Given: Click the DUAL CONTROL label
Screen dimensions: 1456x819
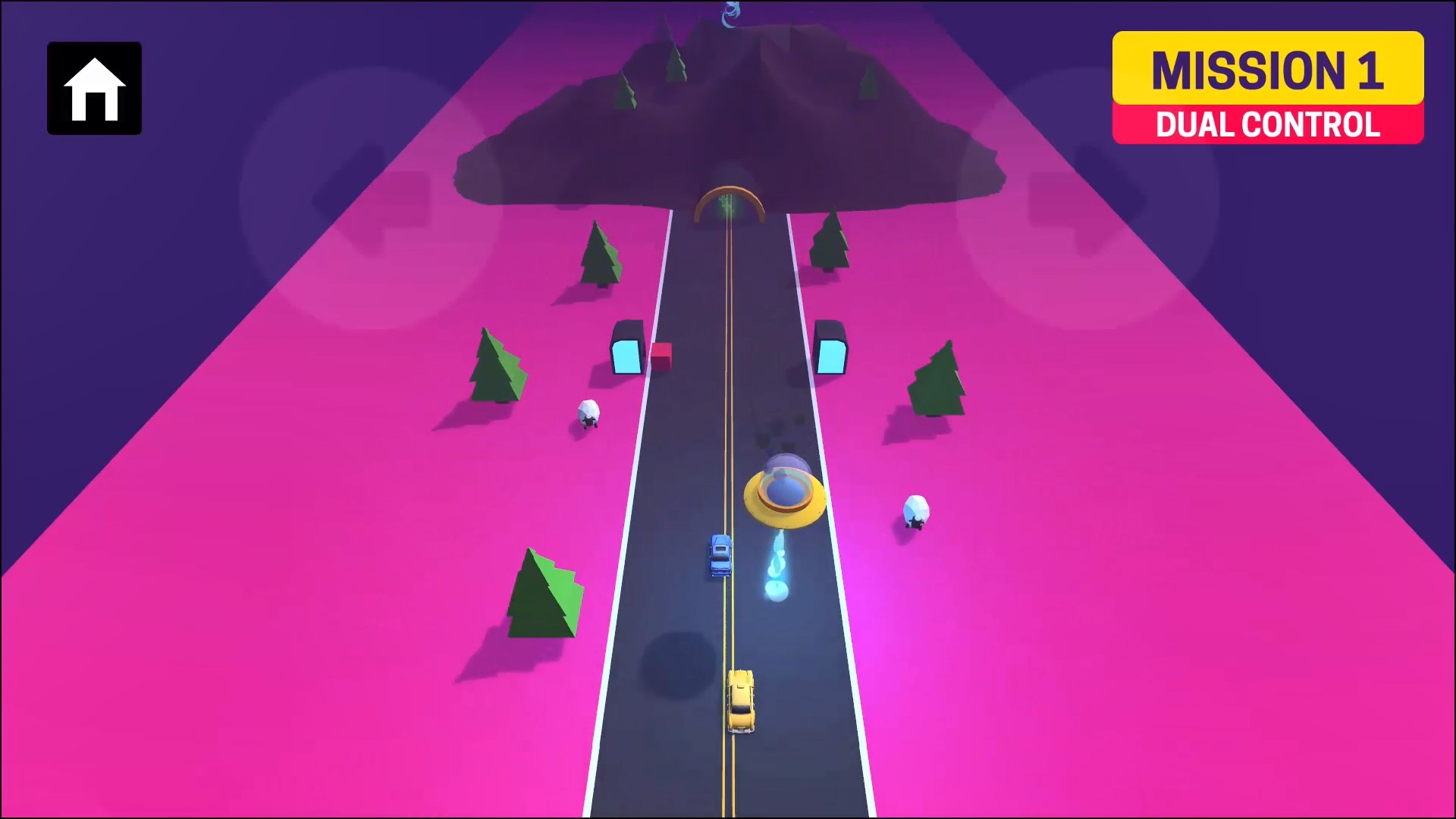Looking at the screenshot, I should [x=1267, y=125].
